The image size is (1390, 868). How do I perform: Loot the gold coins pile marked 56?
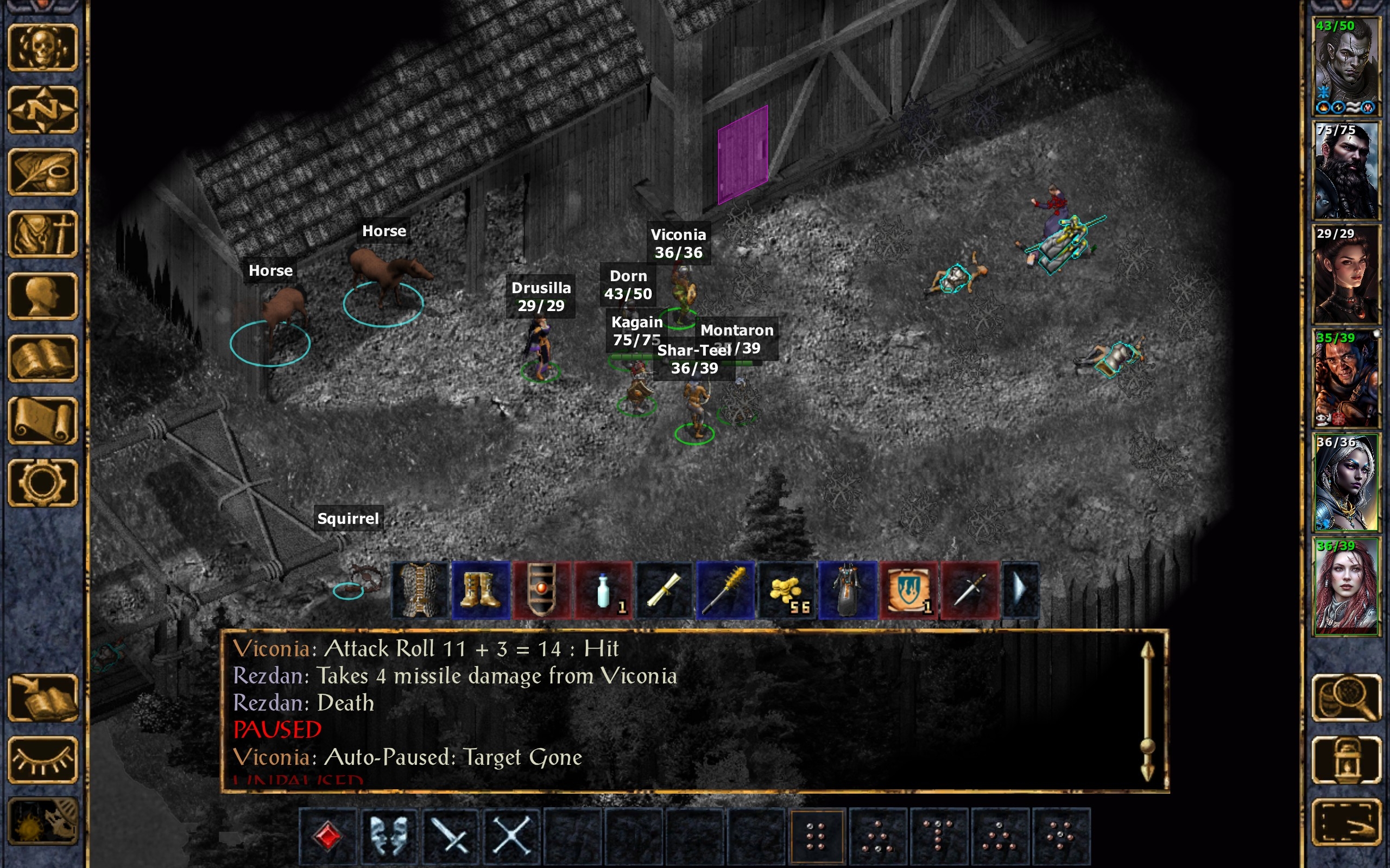[786, 590]
